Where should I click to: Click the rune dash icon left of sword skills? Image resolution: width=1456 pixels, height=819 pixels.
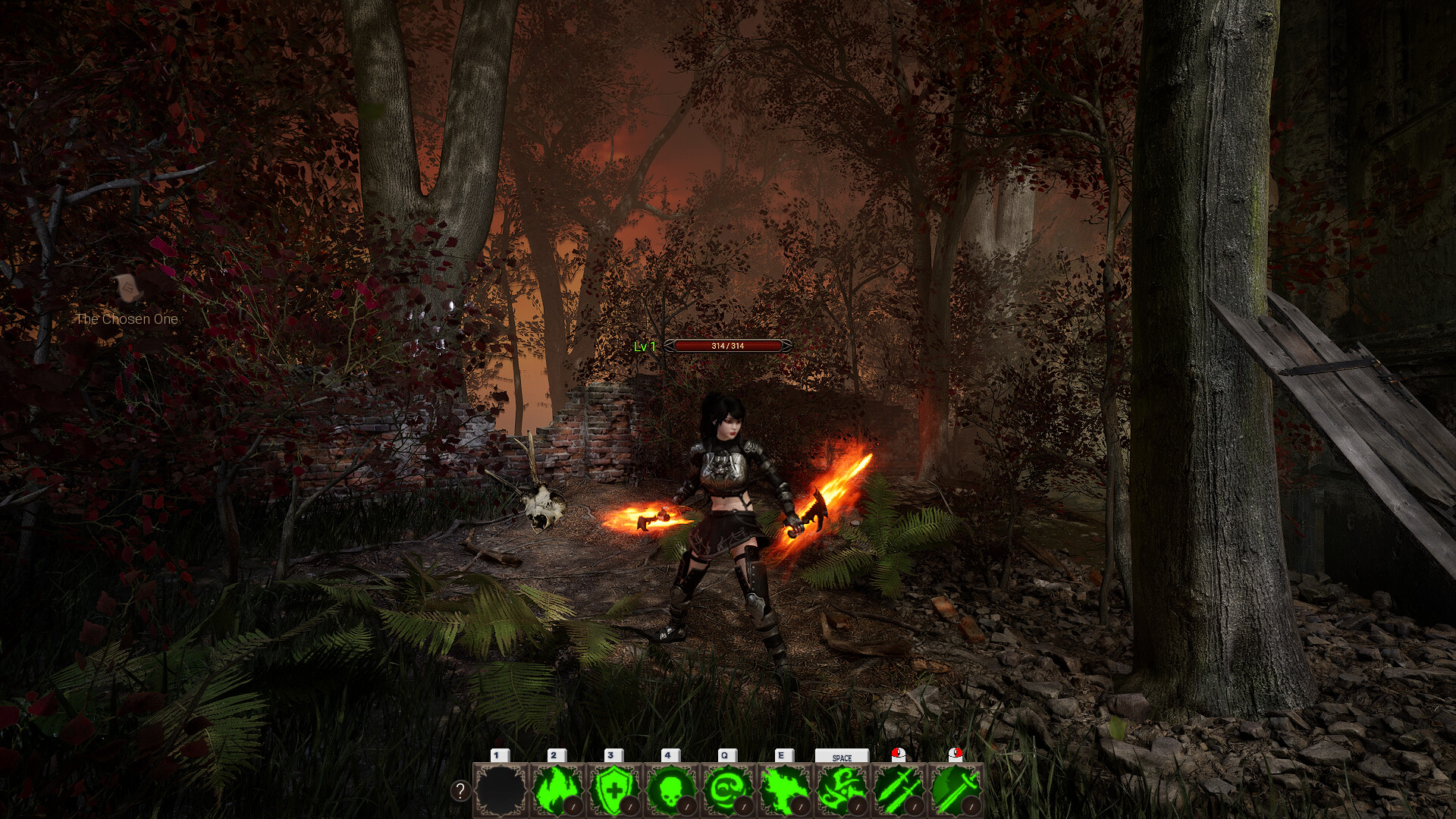click(x=842, y=789)
